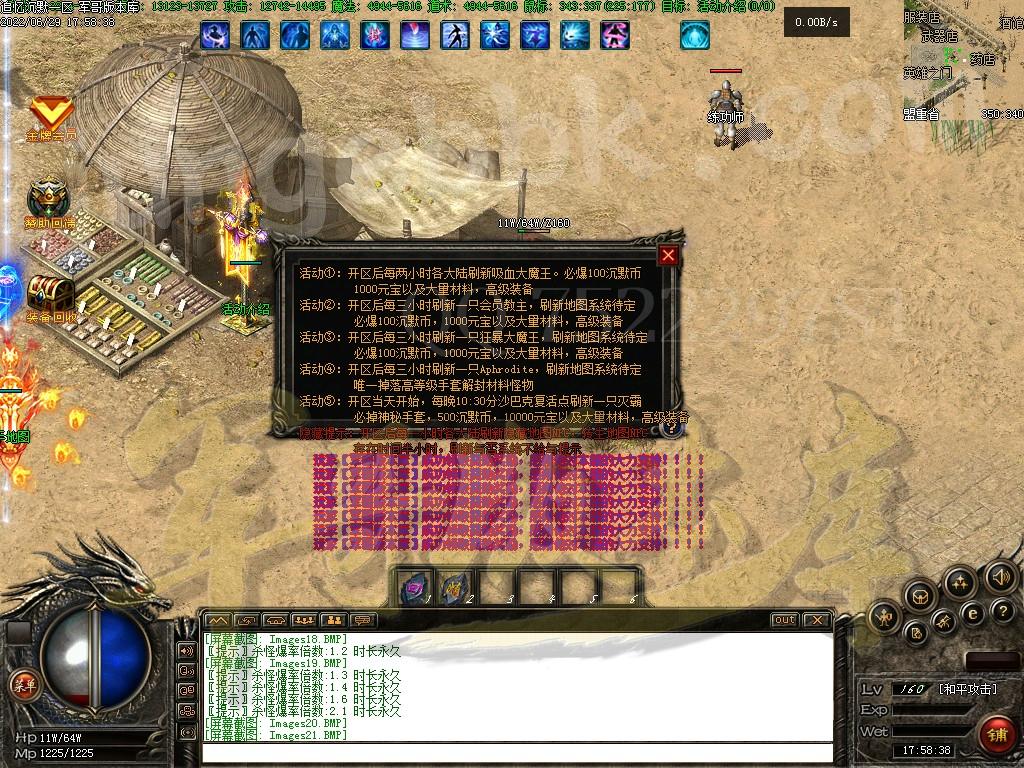1024x768 pixels.
Task: Open equipment recycling (装备回收) treasure chest
Action: coord(50,295)
